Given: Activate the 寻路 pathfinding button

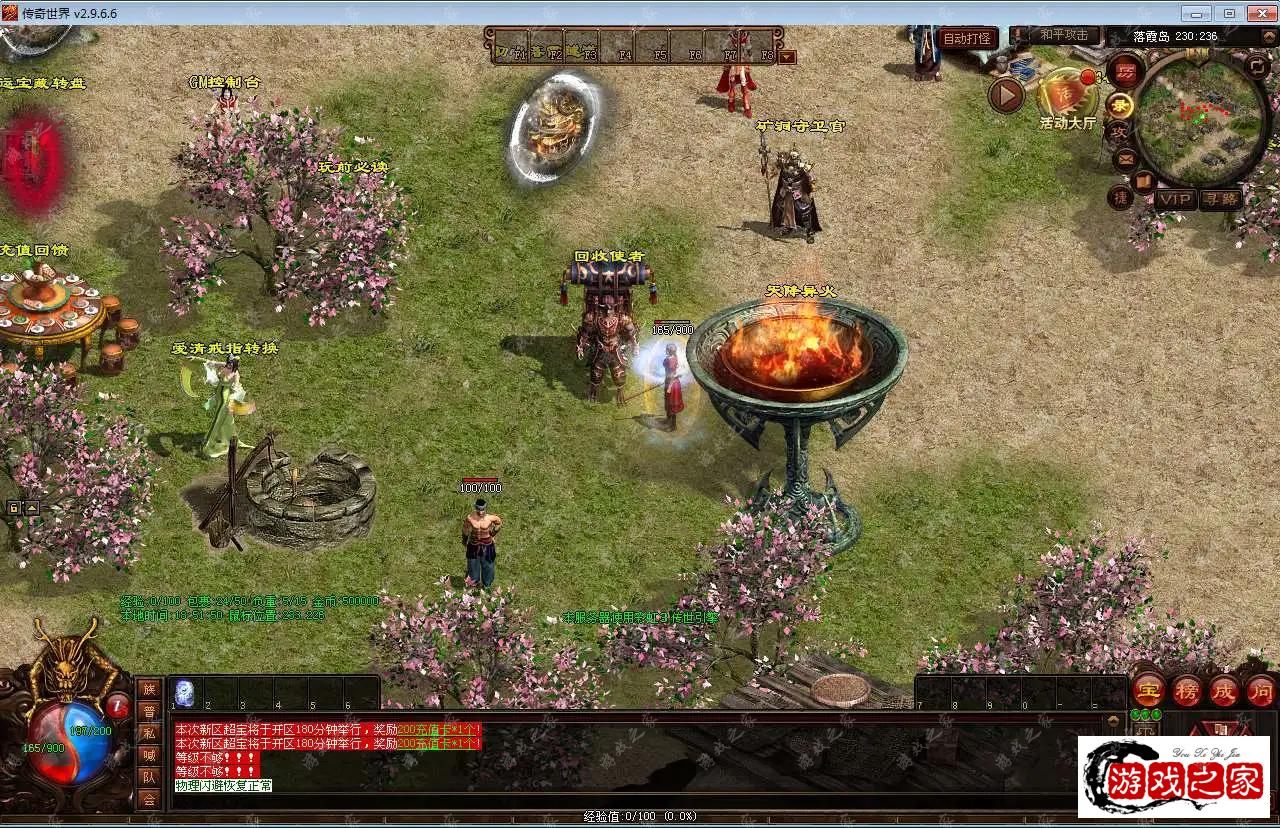Looking at the screenshot, I should tap(1220, 199).
